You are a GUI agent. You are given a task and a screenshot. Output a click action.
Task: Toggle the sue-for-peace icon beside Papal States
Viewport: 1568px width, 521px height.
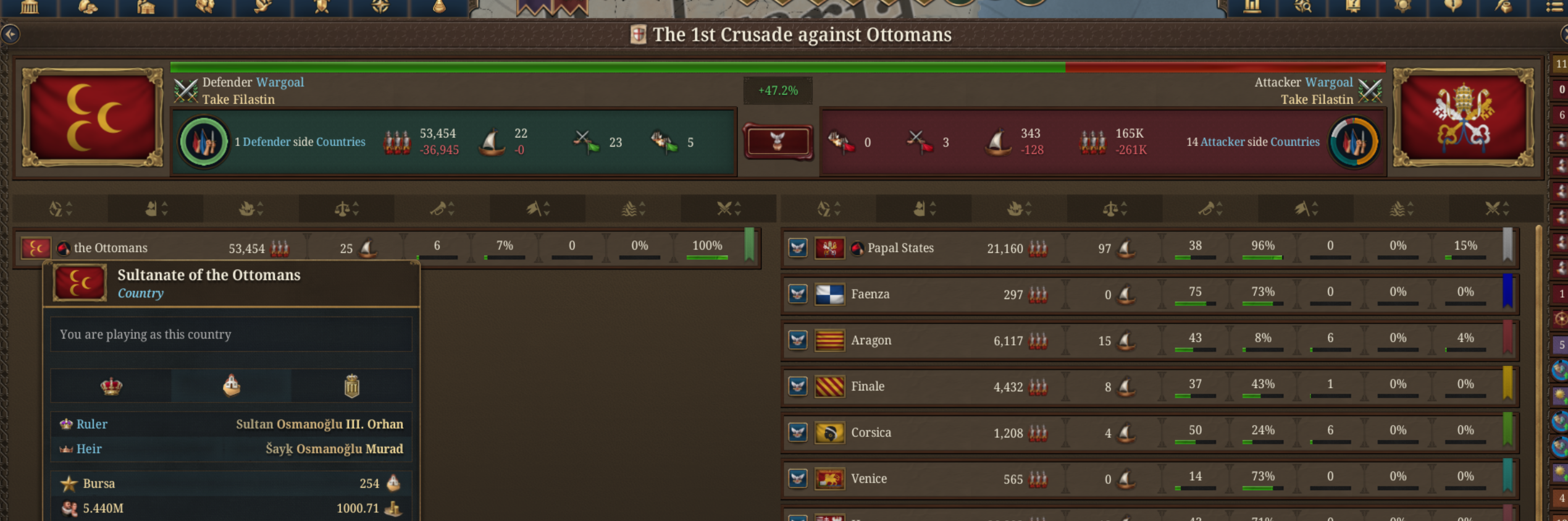pyautogui.click(x=798, y=248)
